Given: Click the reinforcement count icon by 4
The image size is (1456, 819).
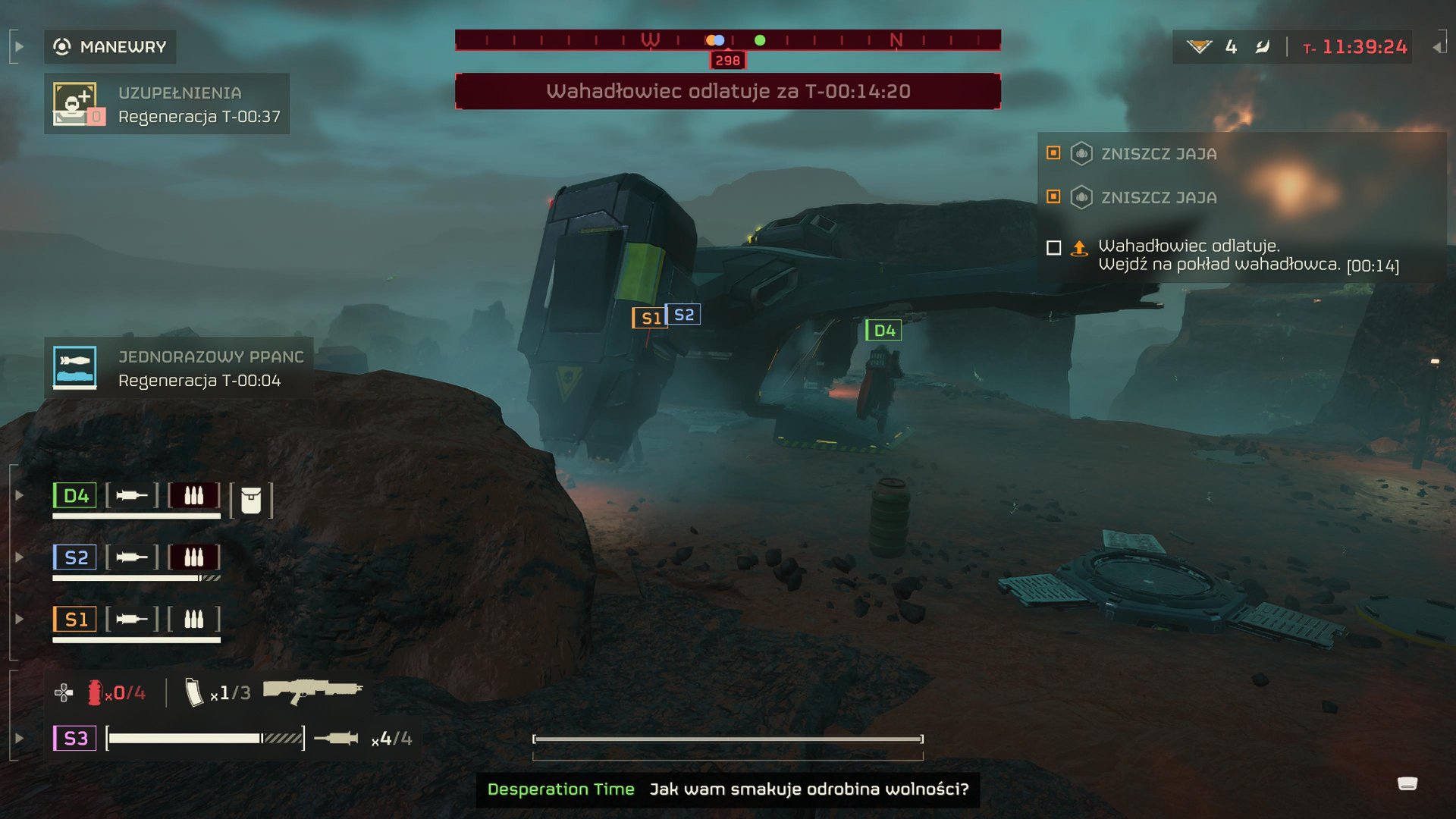Looking at the screenshot, I should [1199, 47].
